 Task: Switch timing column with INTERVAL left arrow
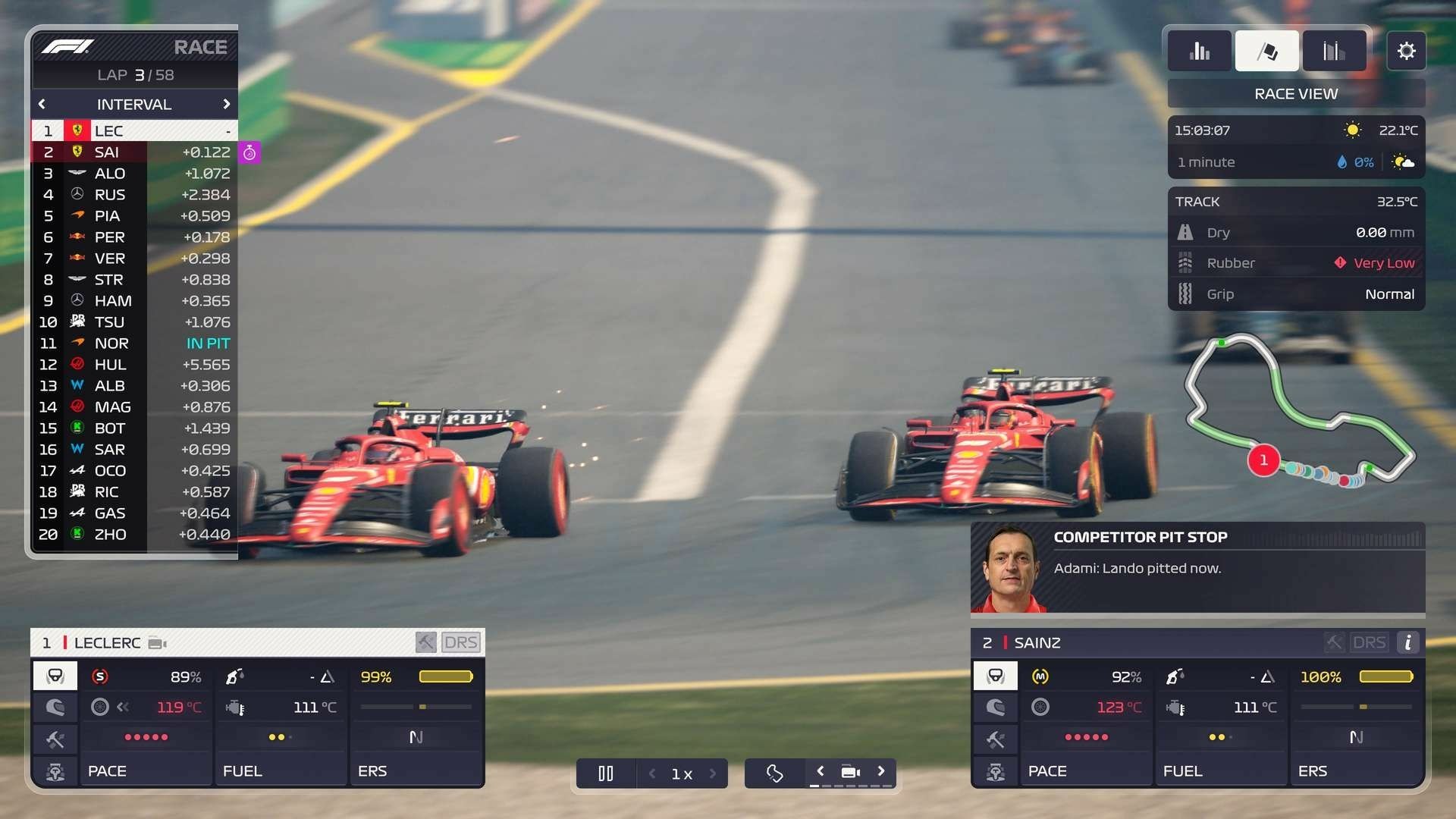click(42, 104)
